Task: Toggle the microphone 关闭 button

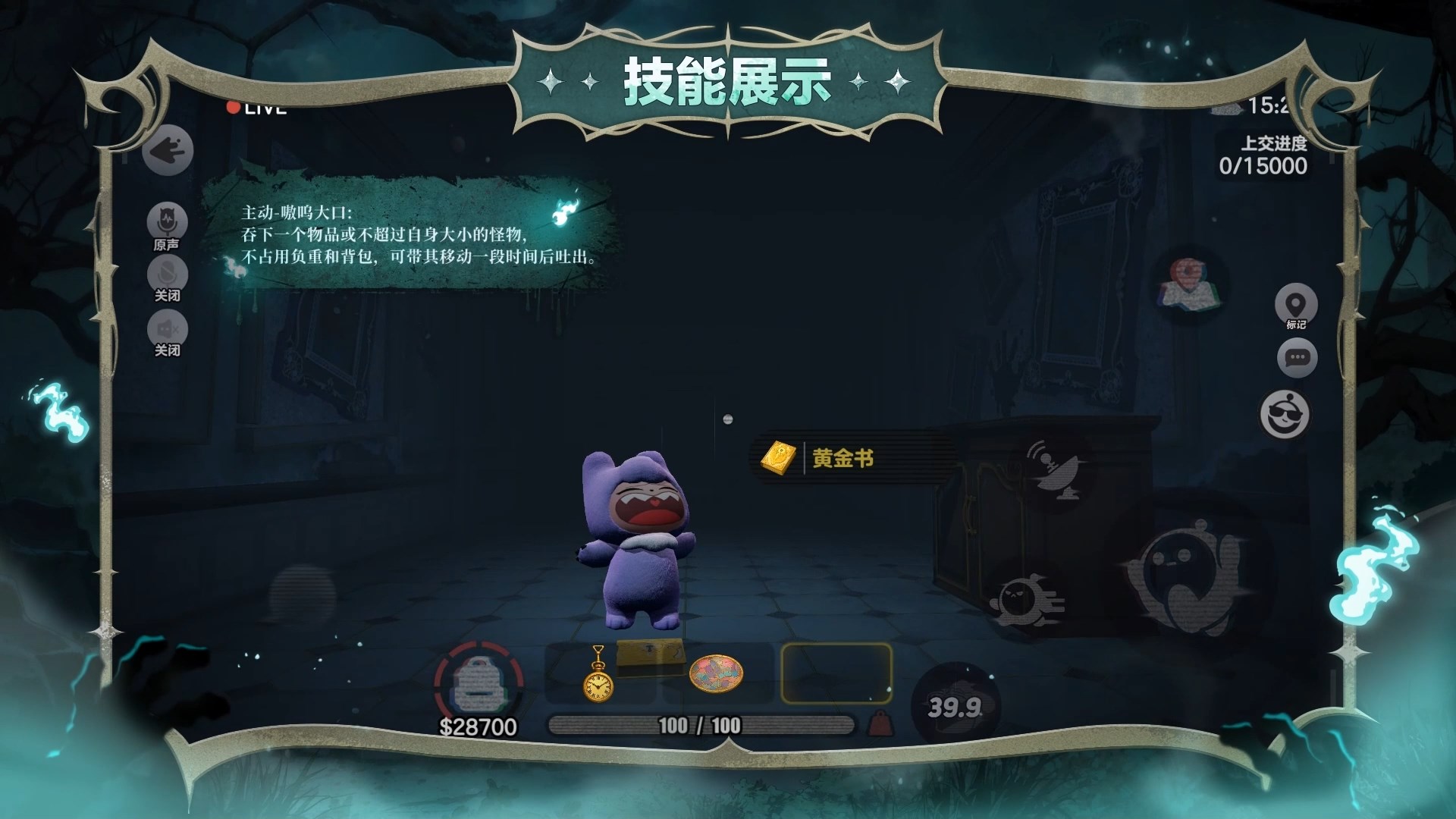Action: 167,273
